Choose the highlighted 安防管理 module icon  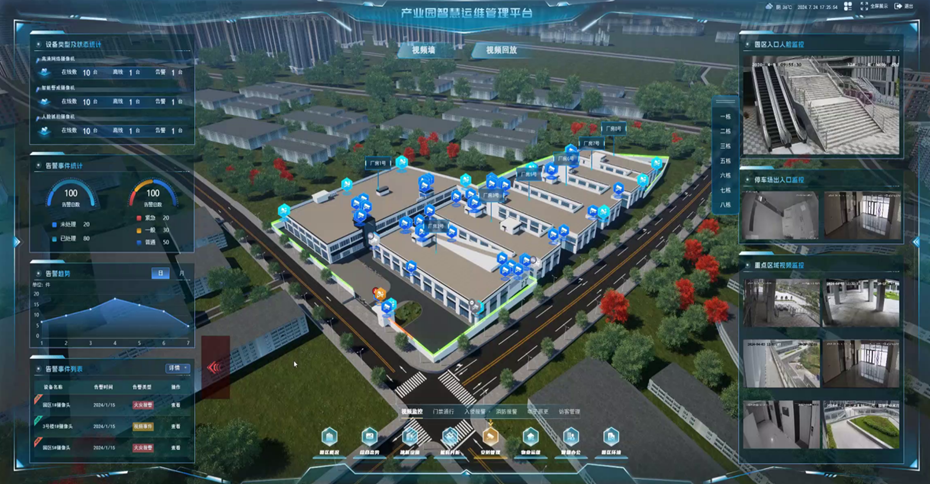(x=490, y=437)
